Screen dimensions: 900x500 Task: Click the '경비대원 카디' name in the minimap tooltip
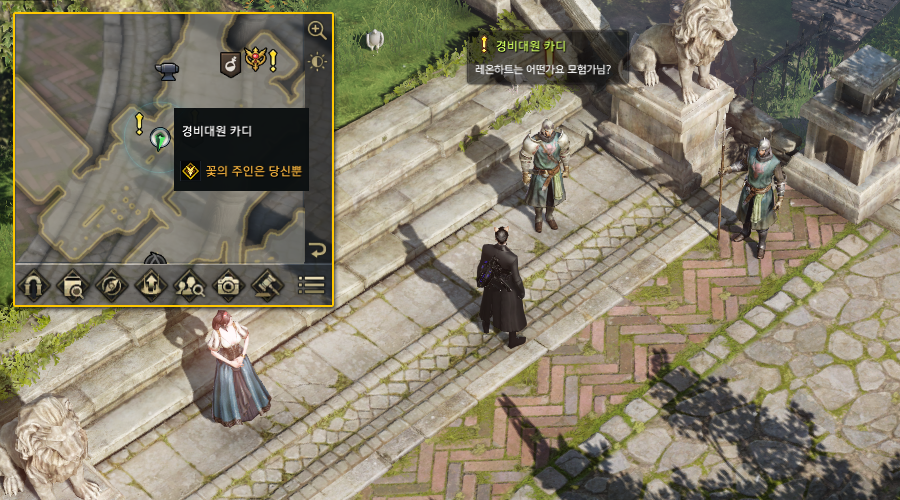click(x=216, y=131)
